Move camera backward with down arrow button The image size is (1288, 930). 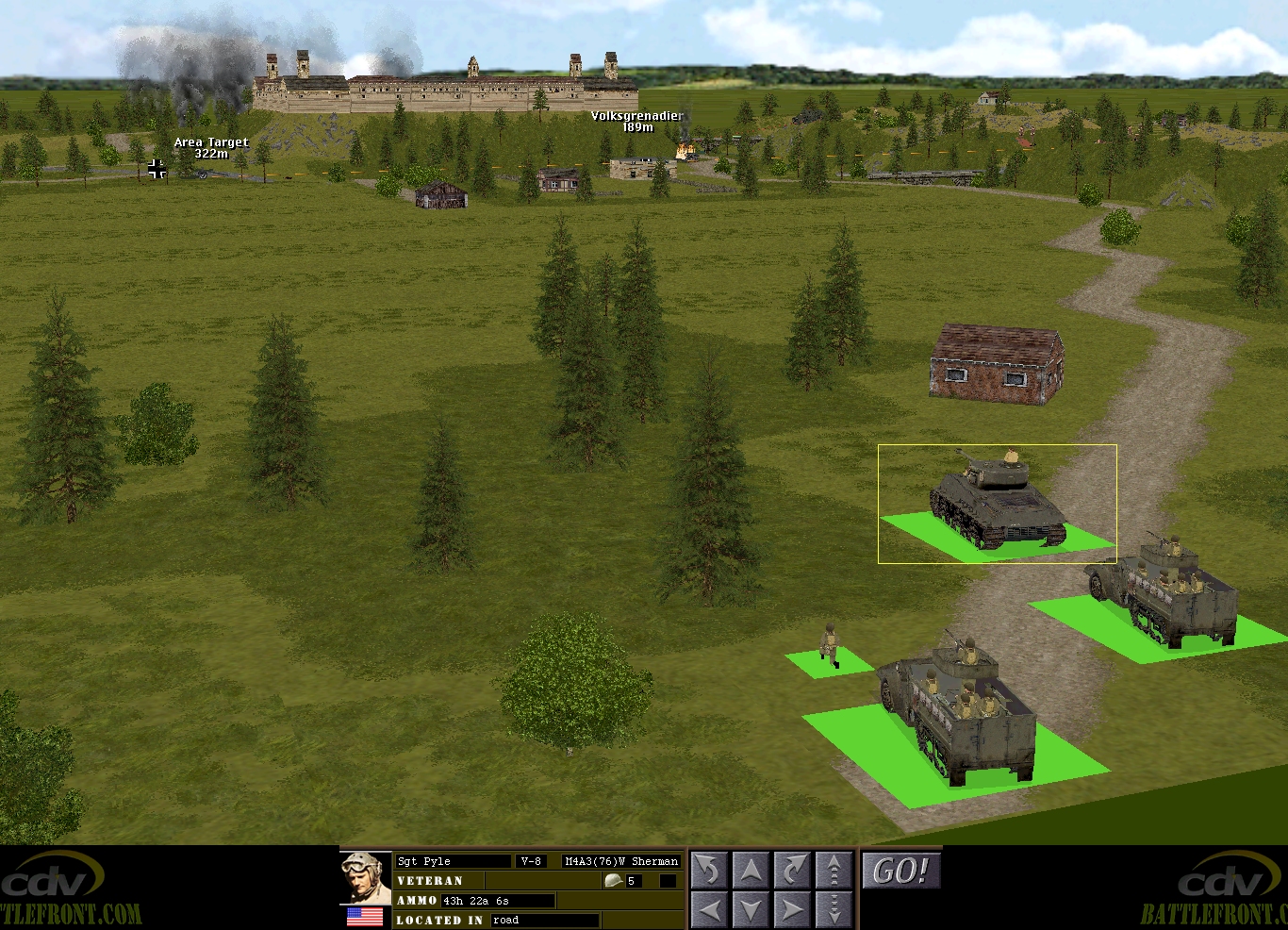pos(751,910)
